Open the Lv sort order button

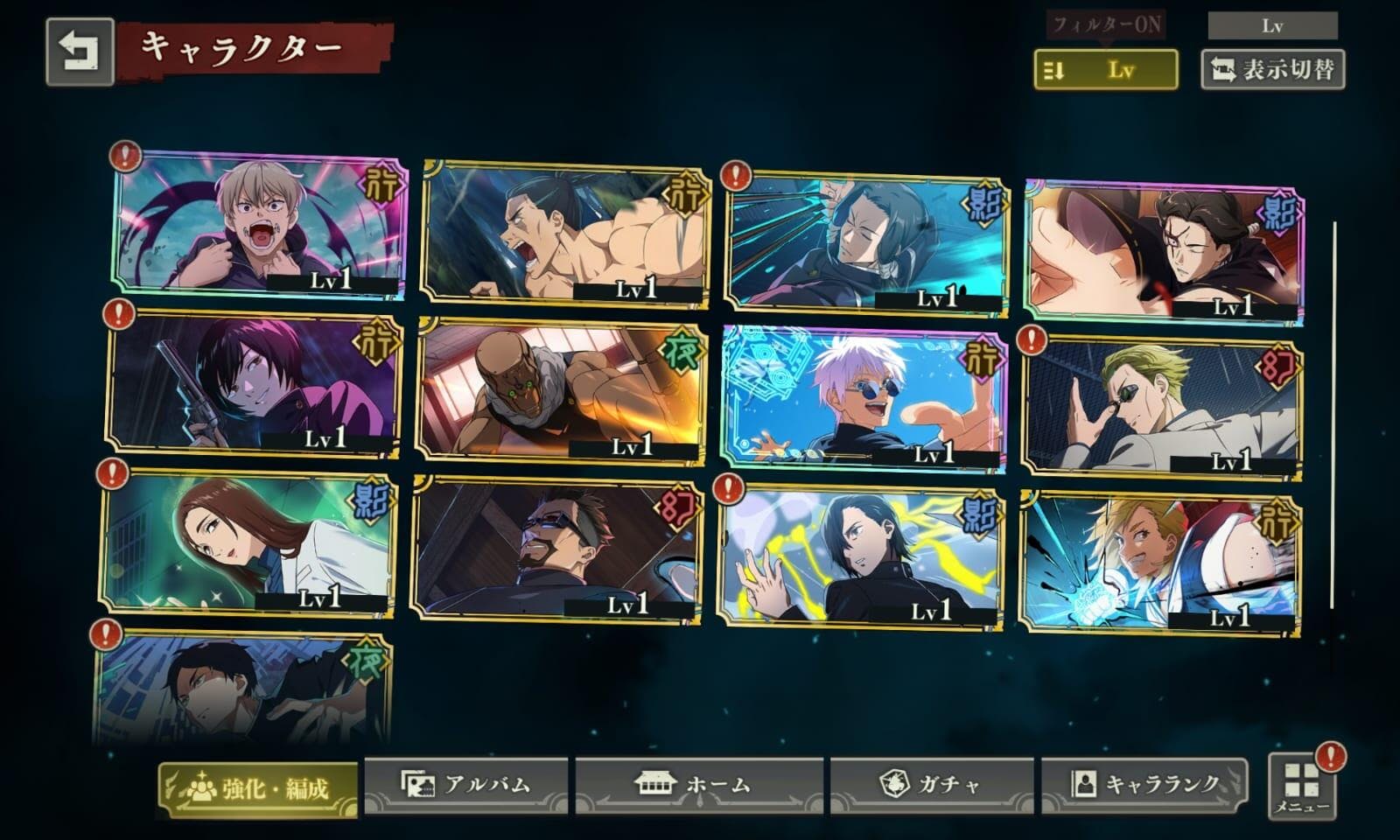point(1105,69)
